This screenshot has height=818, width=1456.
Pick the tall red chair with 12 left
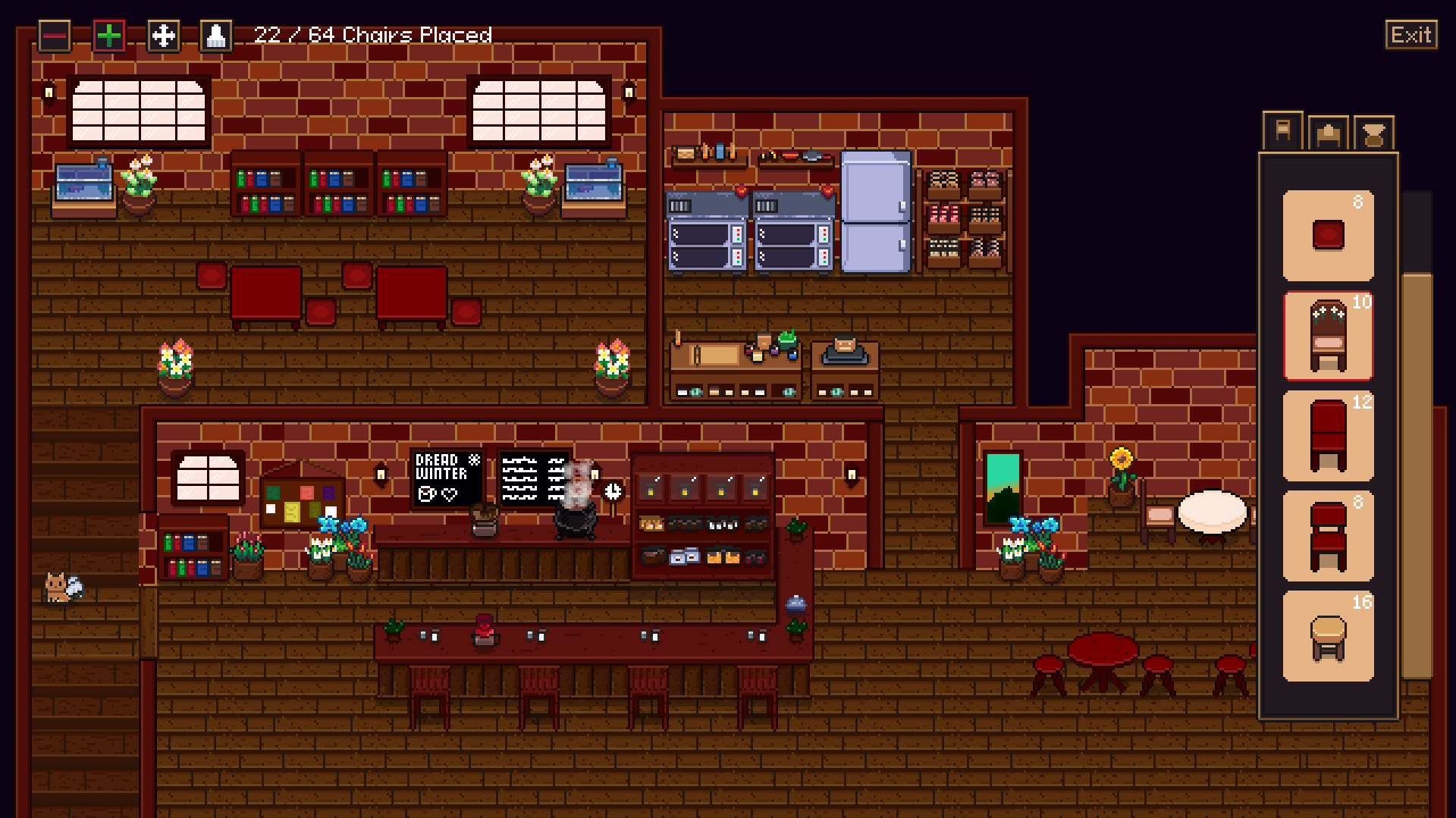point(1328,436)
